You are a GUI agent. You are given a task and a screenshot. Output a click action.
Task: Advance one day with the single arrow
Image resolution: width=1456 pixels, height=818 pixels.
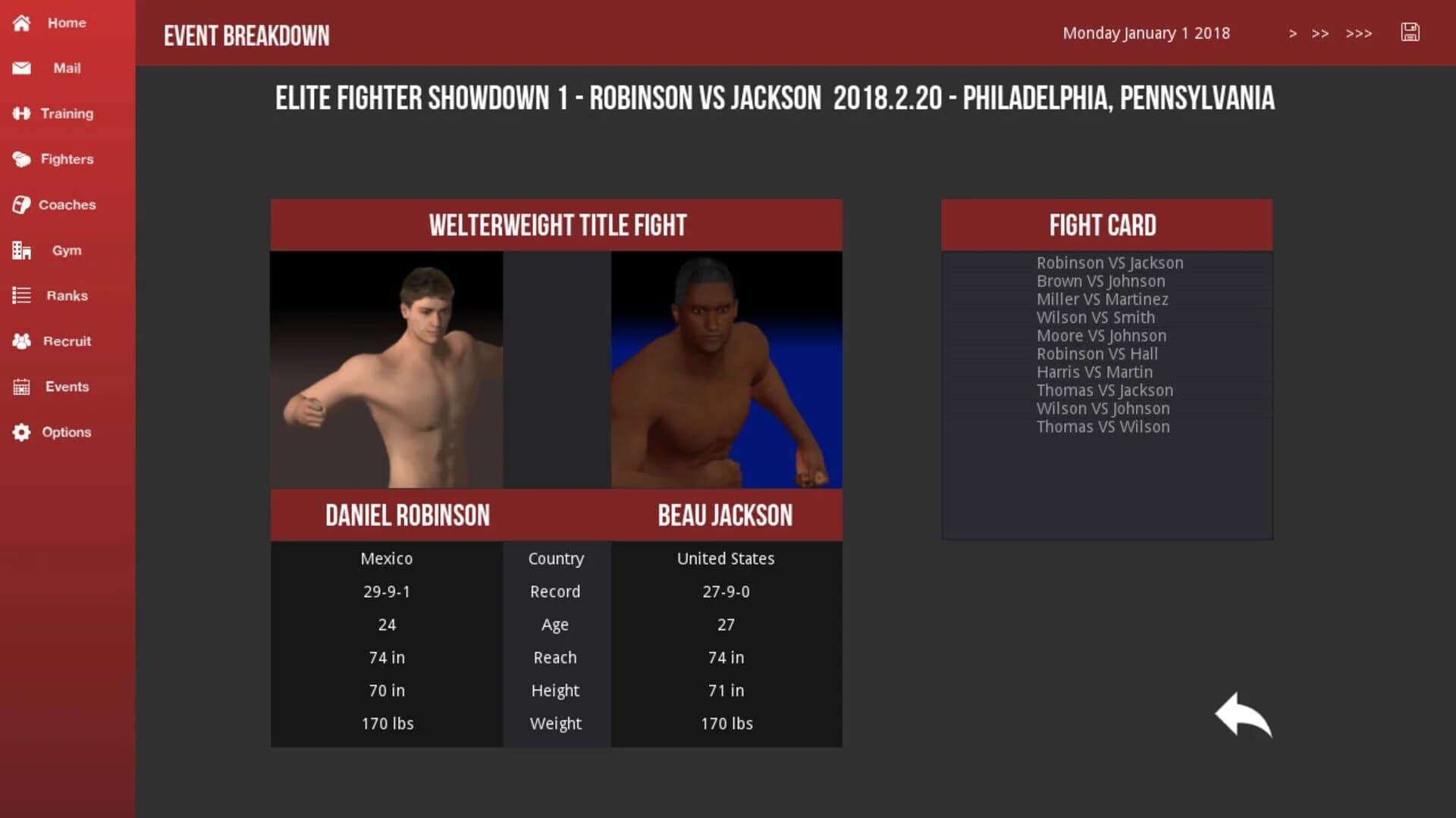click(x=1293, y=33)
